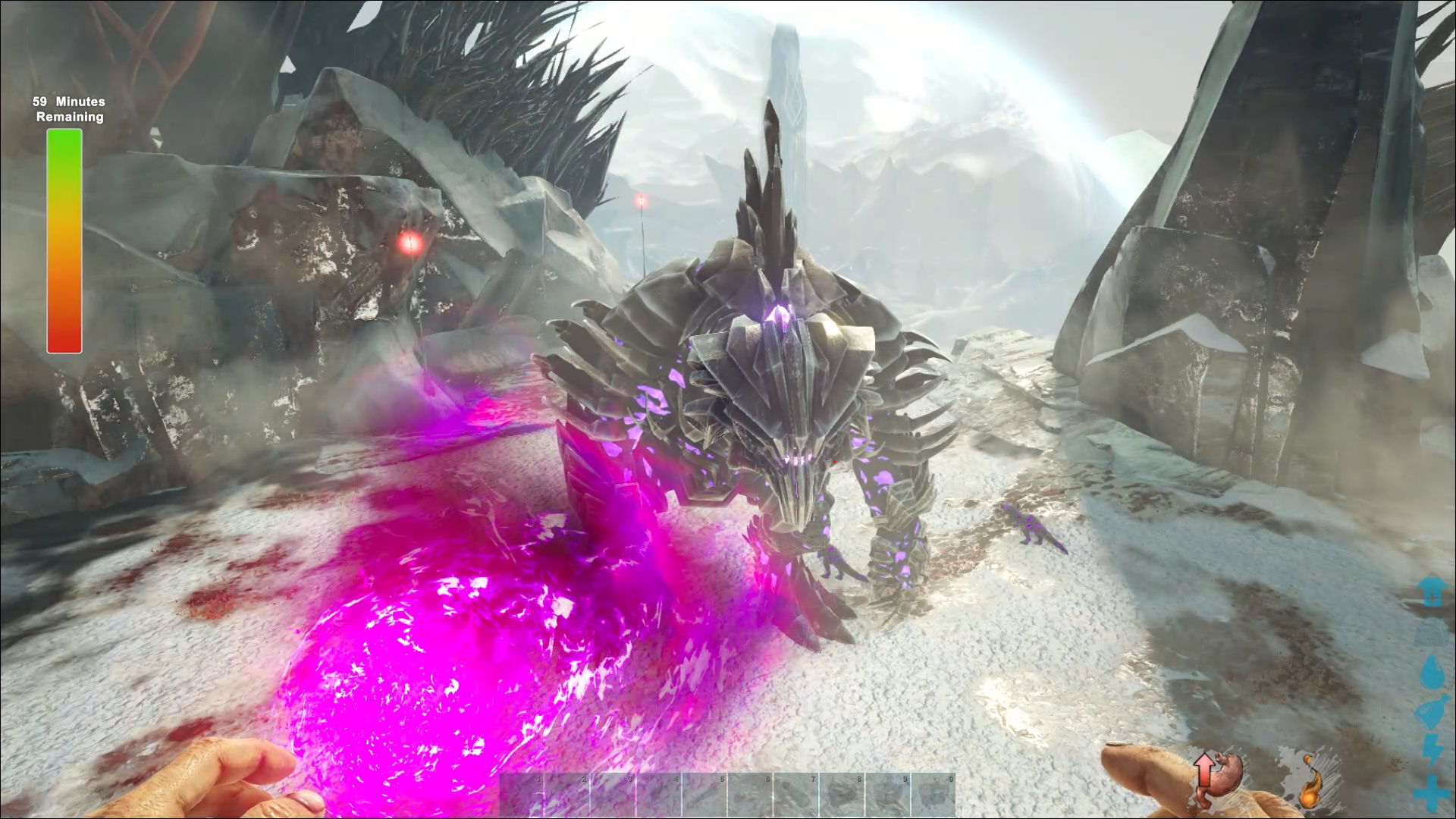Select the item in hotbar slot 7
Screen dimensions: 1456x819
[x=796, y=795]
